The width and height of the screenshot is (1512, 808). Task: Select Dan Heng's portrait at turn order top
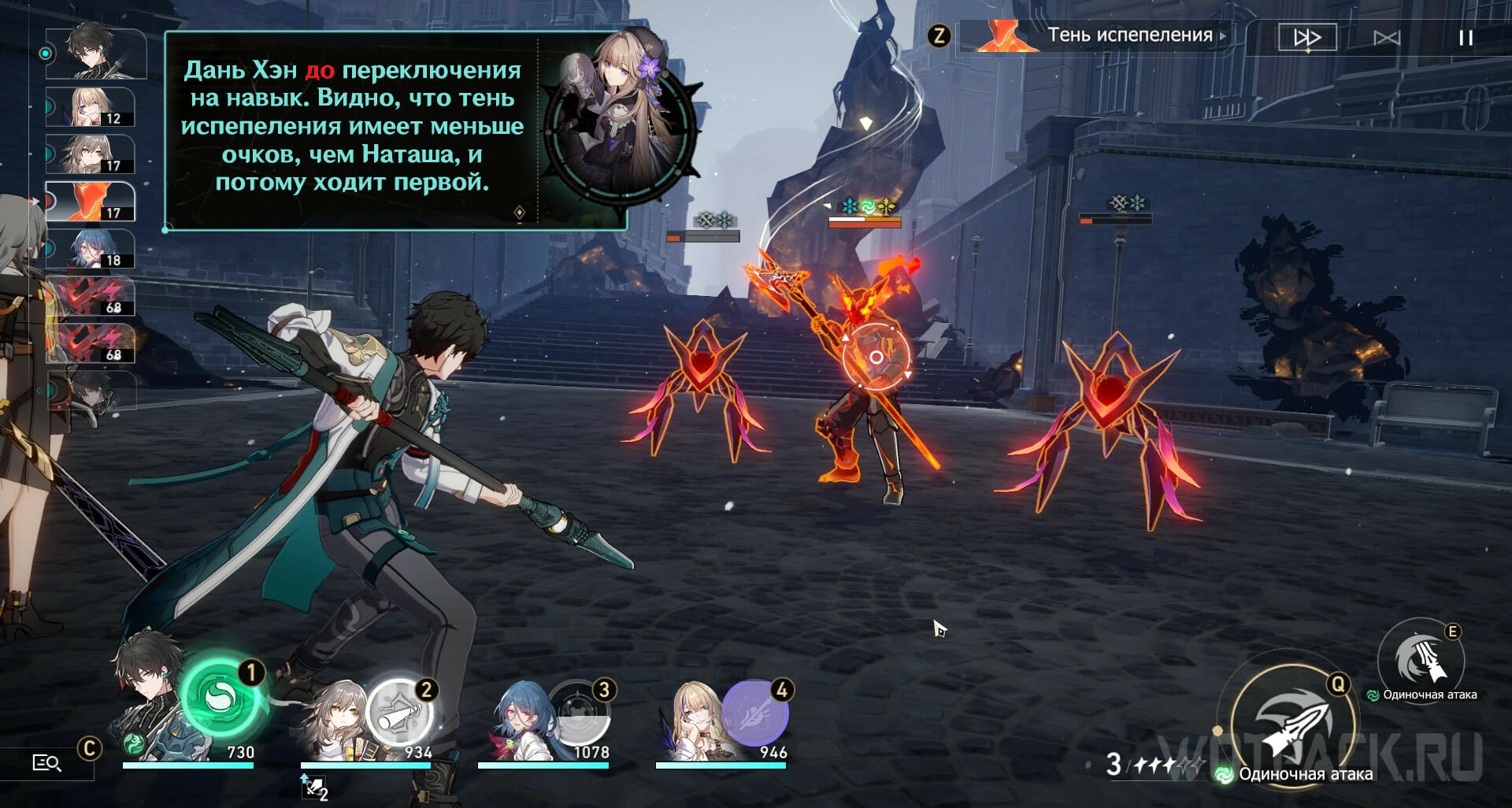(x=95, y=53)
